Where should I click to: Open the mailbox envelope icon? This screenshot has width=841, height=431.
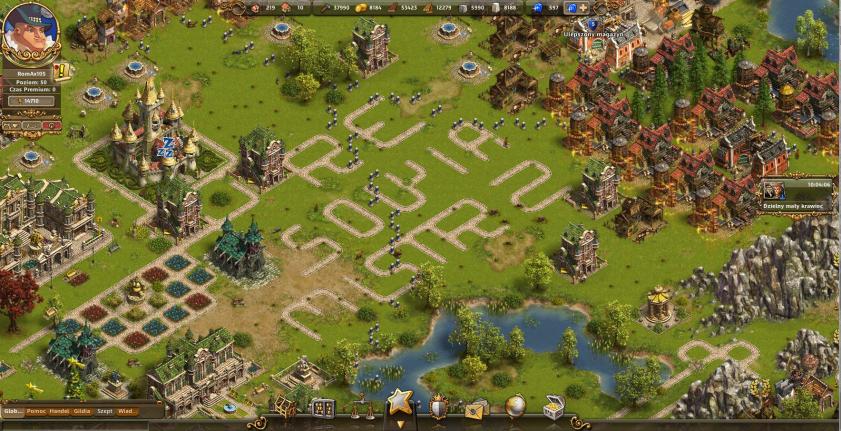click(475, 407)
